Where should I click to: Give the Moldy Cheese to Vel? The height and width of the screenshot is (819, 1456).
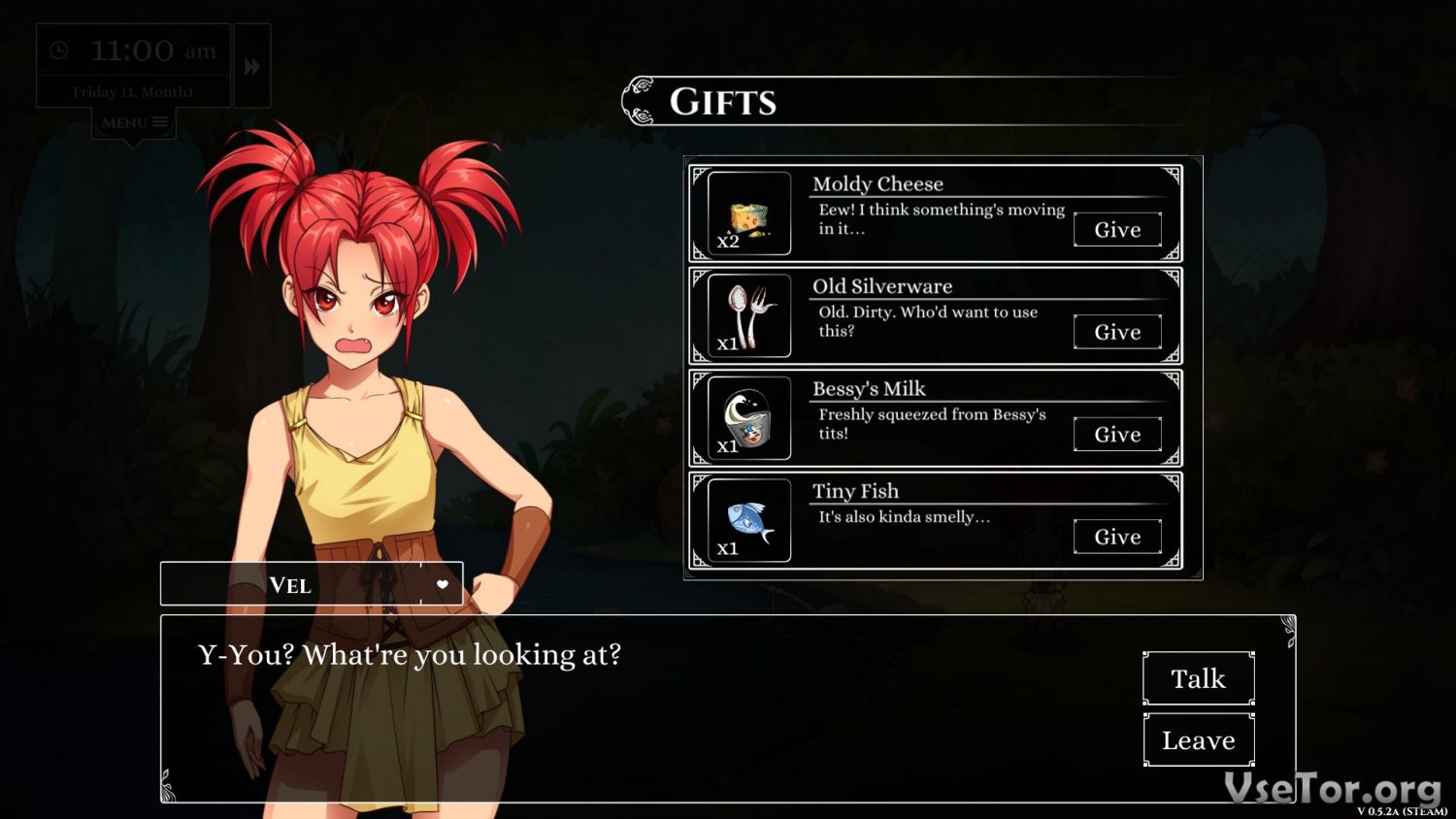pos(1117,230)
